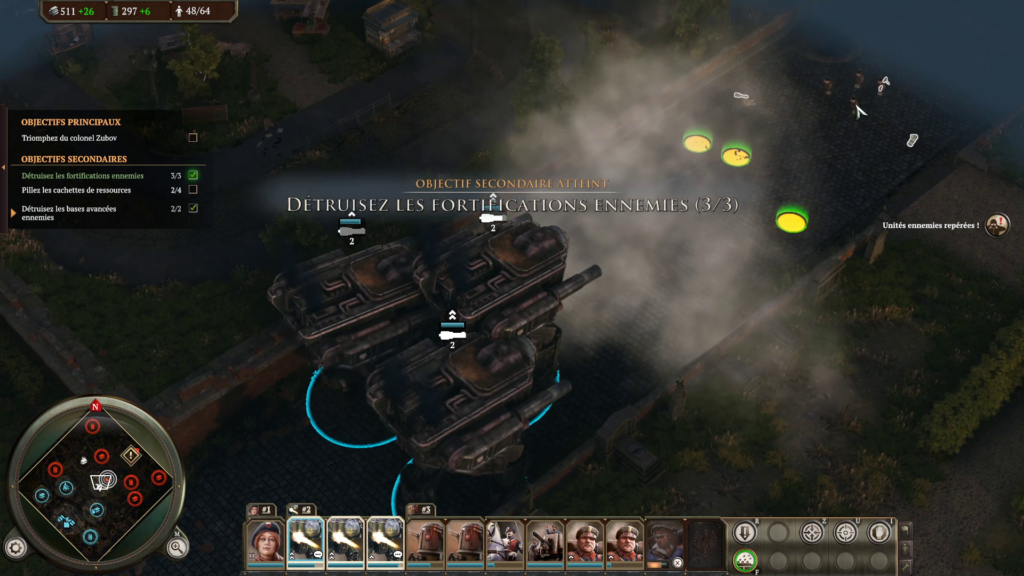Activate the downward arrow command button
This screenshot has width=1024, height=576.
745,532
